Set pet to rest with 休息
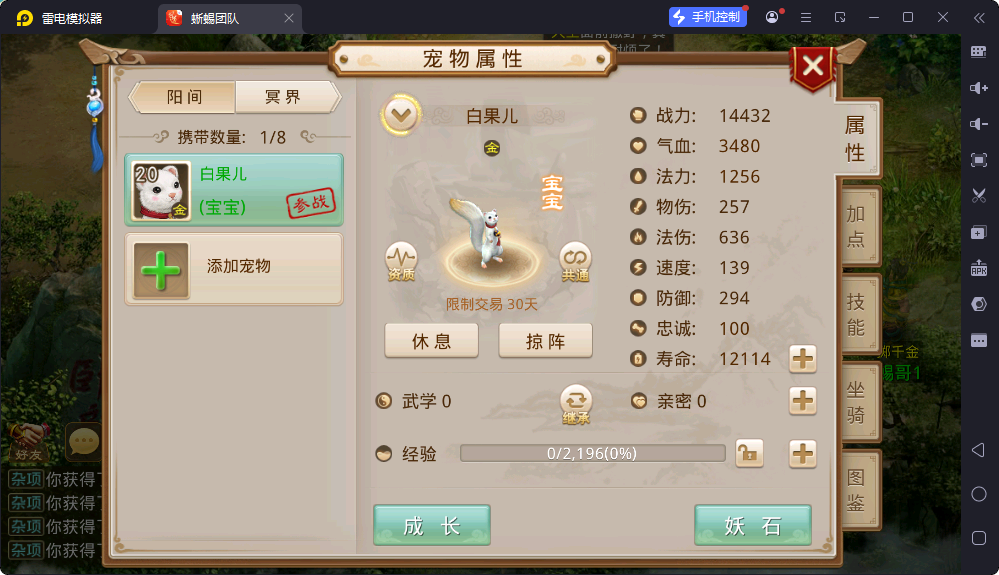The height and width of the screenshot is (575, 999). click(431, 341)
